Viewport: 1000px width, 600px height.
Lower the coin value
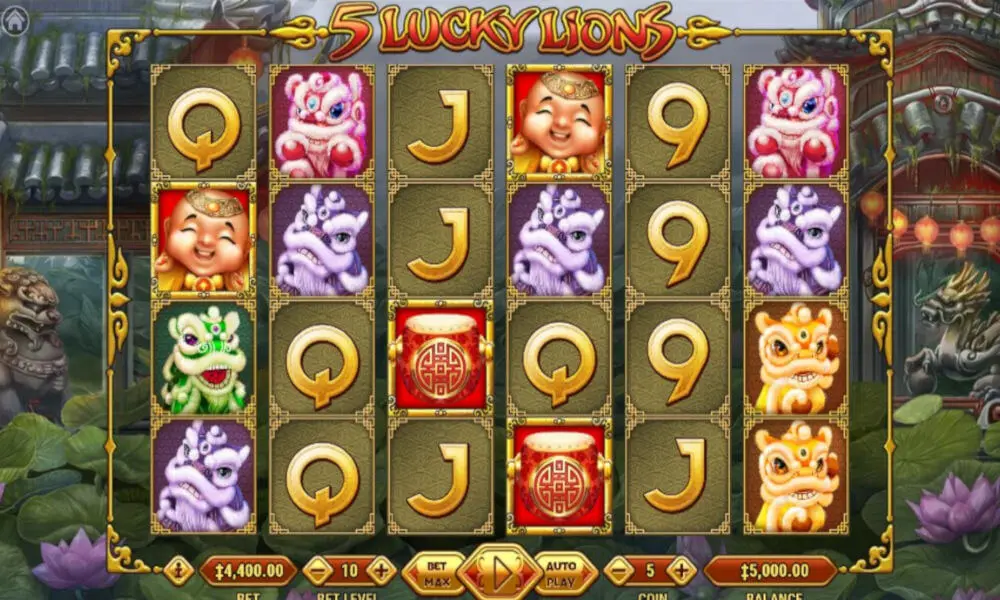pos(619,571)
